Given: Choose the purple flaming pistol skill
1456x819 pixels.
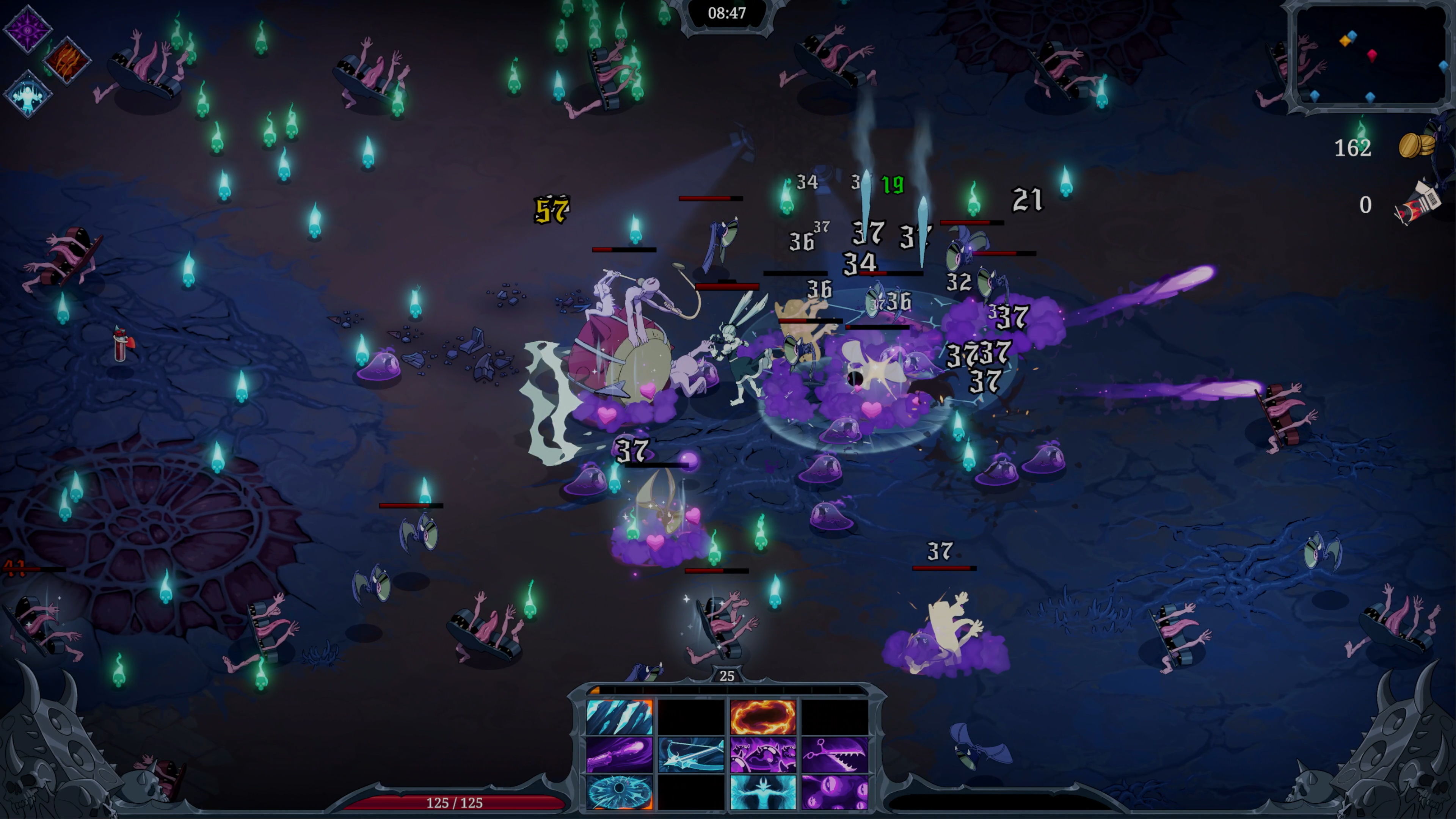Looking at the screenshot, I should click(x=619, y=754).
